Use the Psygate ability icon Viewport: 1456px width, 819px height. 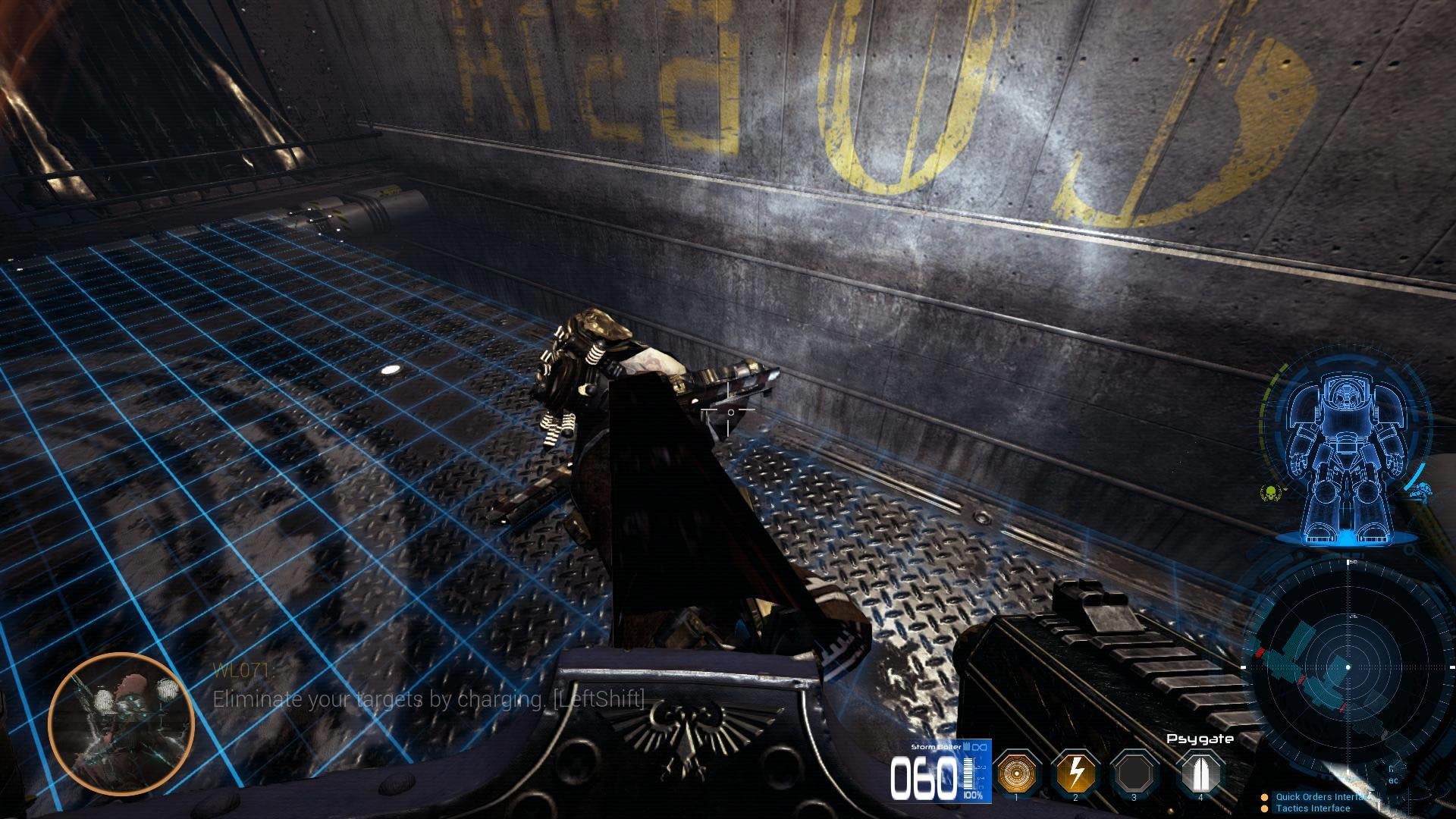[1200, 773]
